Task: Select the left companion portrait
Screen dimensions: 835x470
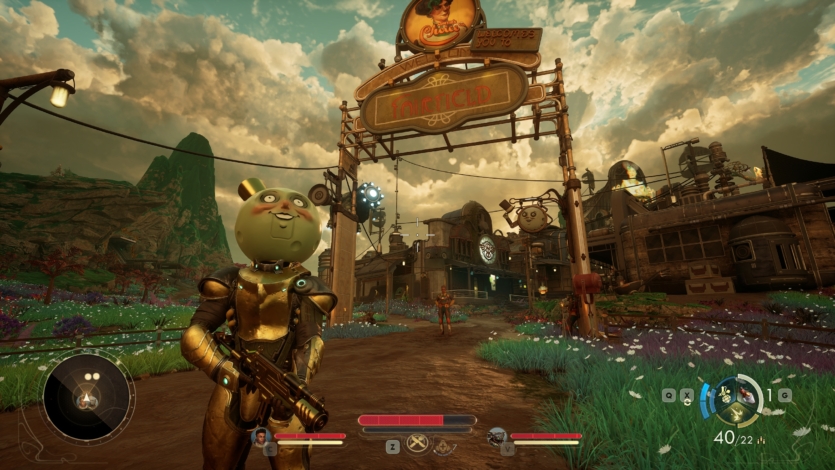Action: point(260,436)
